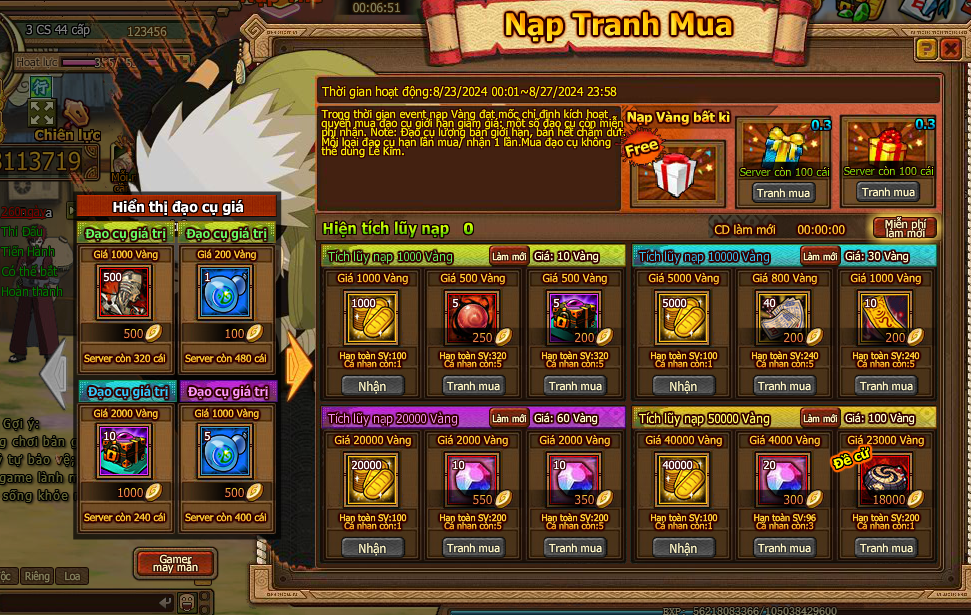Open the question mark help button

[x=926, y=49]
